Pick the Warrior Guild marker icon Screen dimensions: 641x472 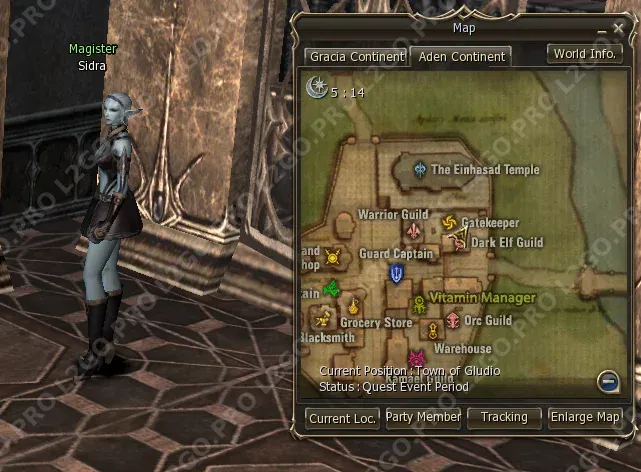pyautogui.click(x=412, y=232)
